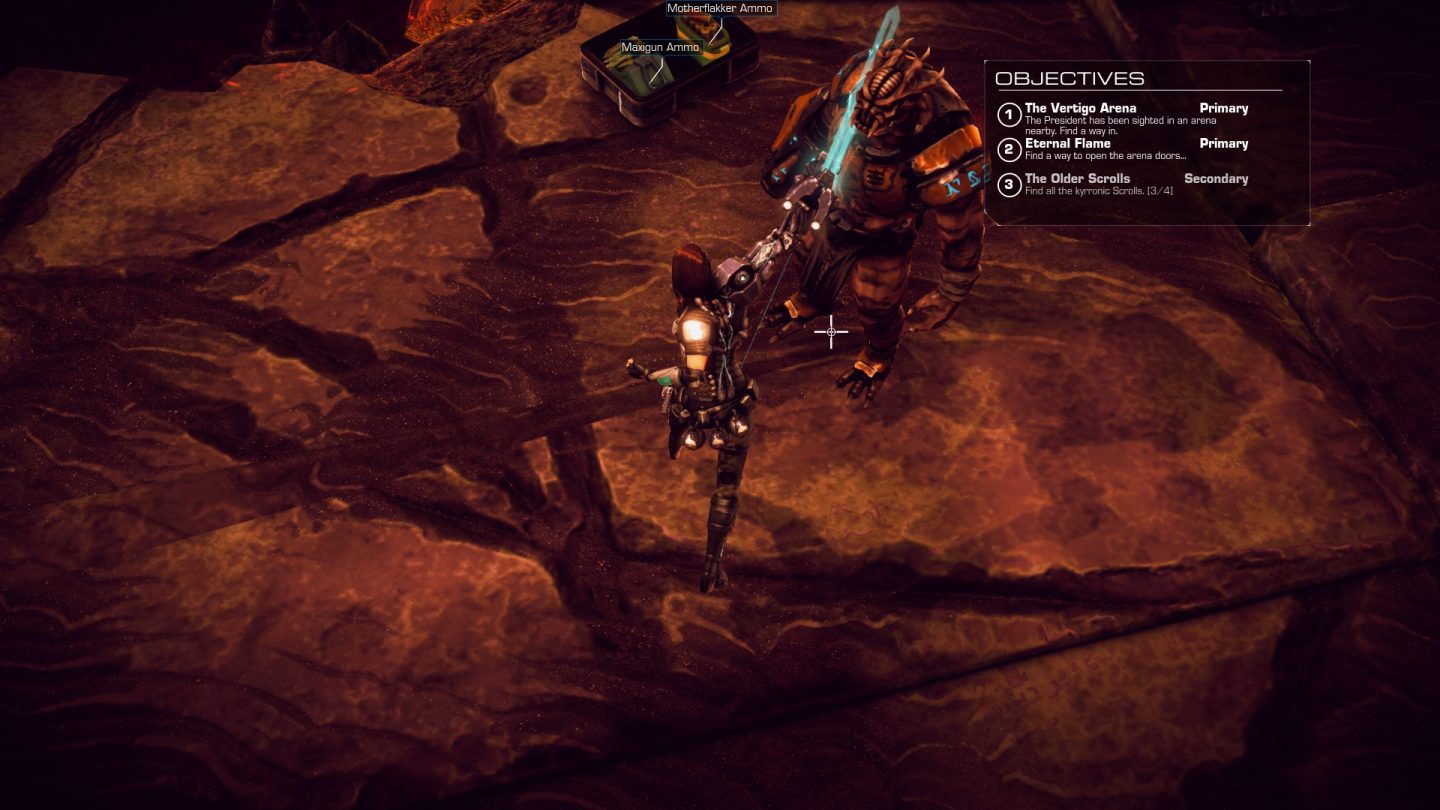Select The Older Scrolls secondary objective
Screen dimensions: 1440x810
[1077, 179]
